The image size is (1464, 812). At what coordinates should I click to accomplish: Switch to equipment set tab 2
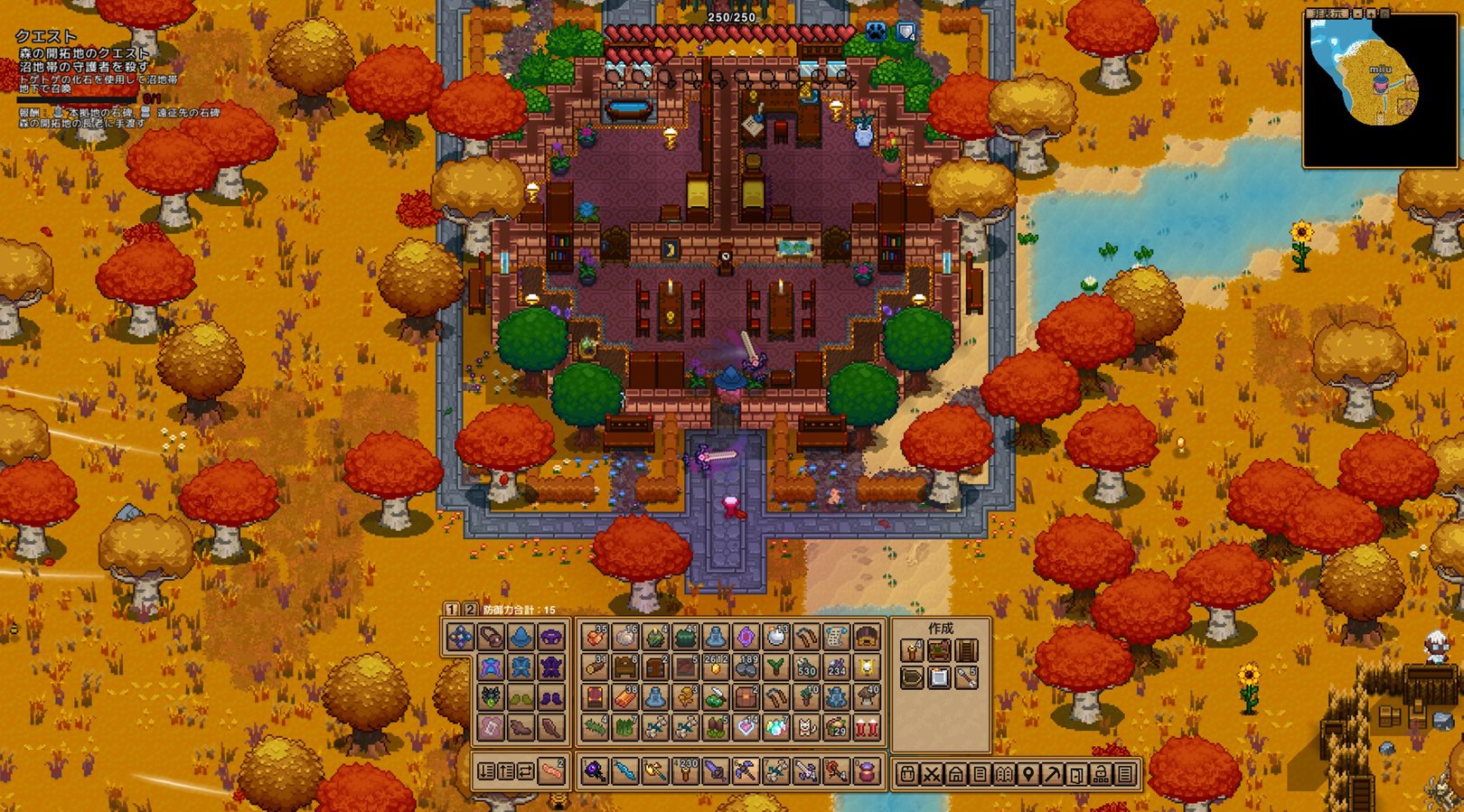pyautogui.click(x=469, y=610)
